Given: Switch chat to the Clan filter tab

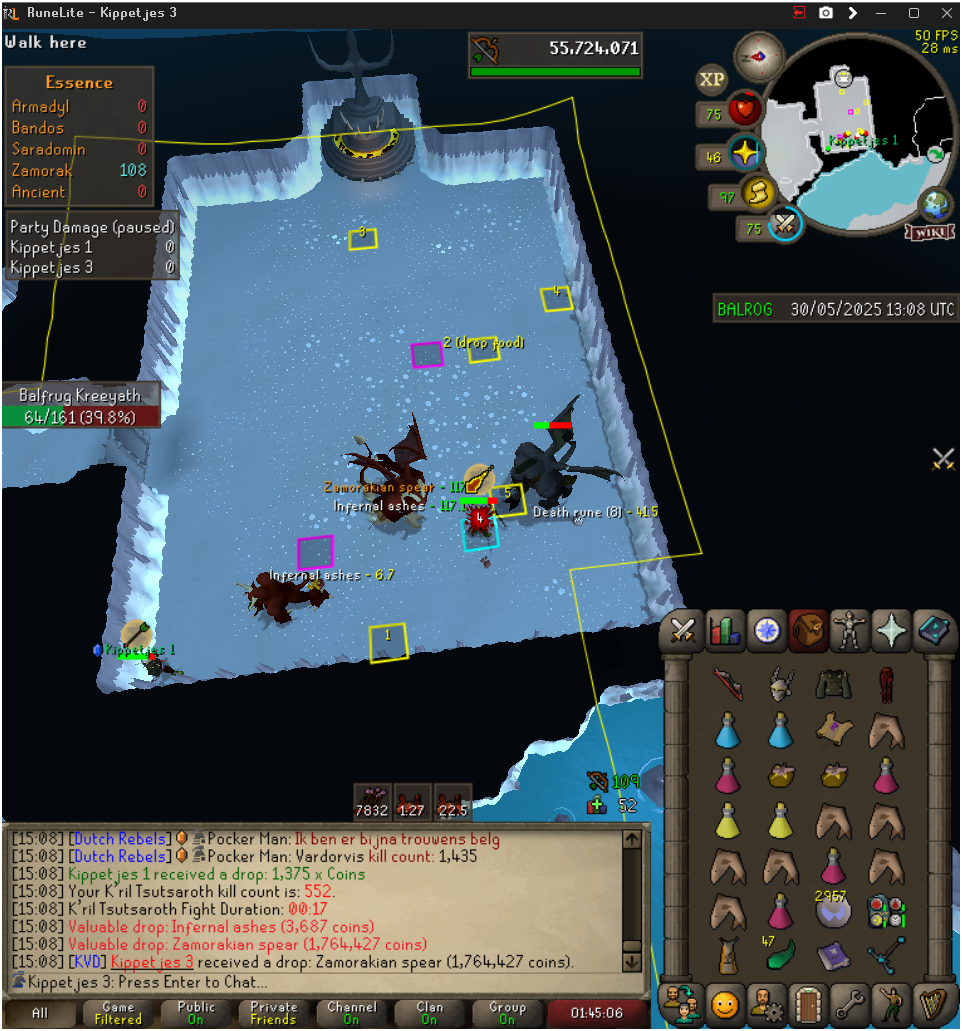Looking at the screenshot, I should click(x=429, y=1013).
